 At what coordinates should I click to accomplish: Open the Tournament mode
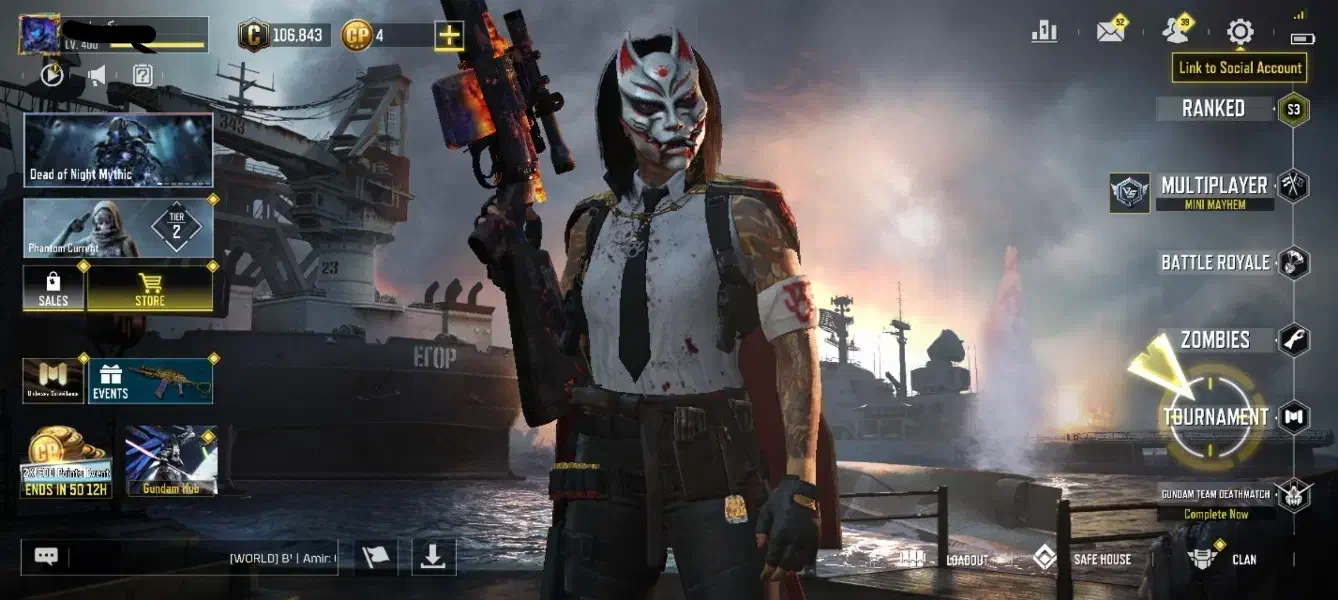(1215, 417)
